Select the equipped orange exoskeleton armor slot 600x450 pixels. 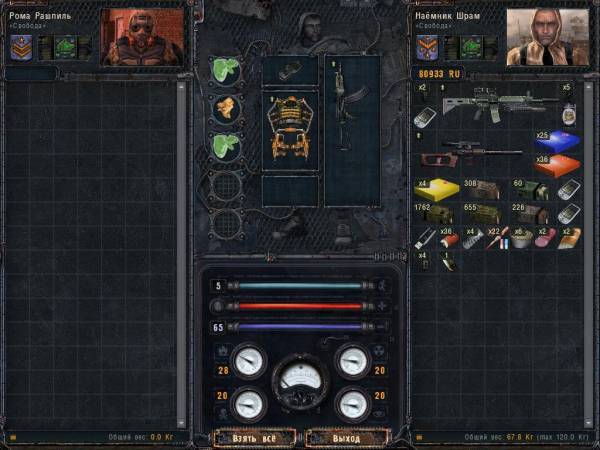(291, 130)
